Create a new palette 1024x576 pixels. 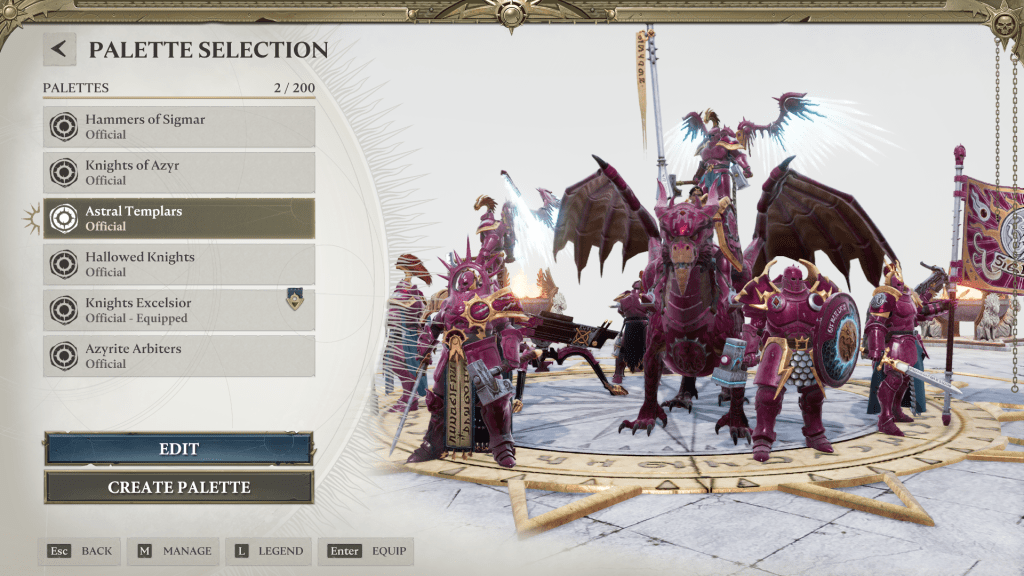click(x=179, y=488)
